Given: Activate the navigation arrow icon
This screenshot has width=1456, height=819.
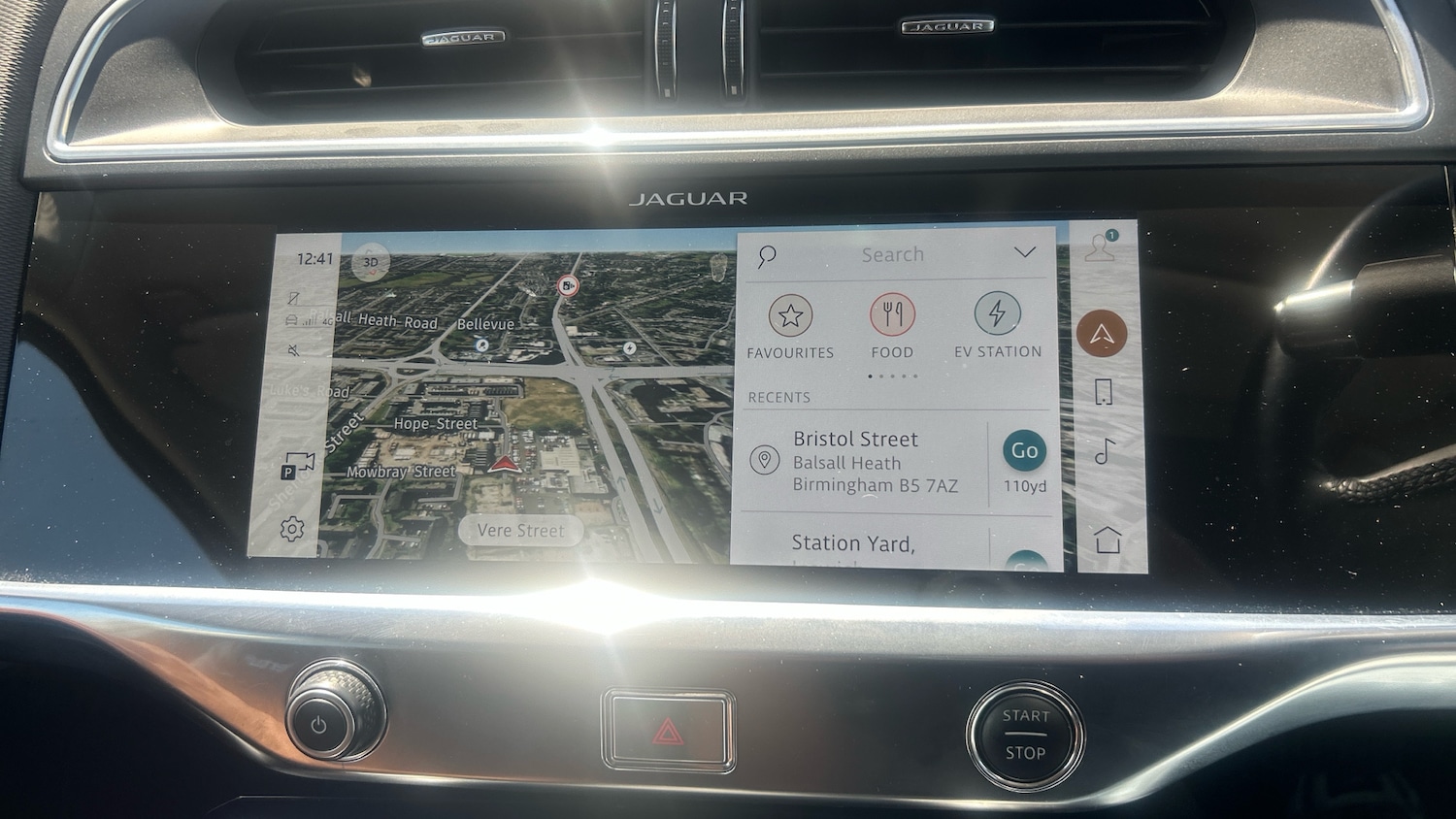Looking at the screenshot, I should tap(1101, 335).
